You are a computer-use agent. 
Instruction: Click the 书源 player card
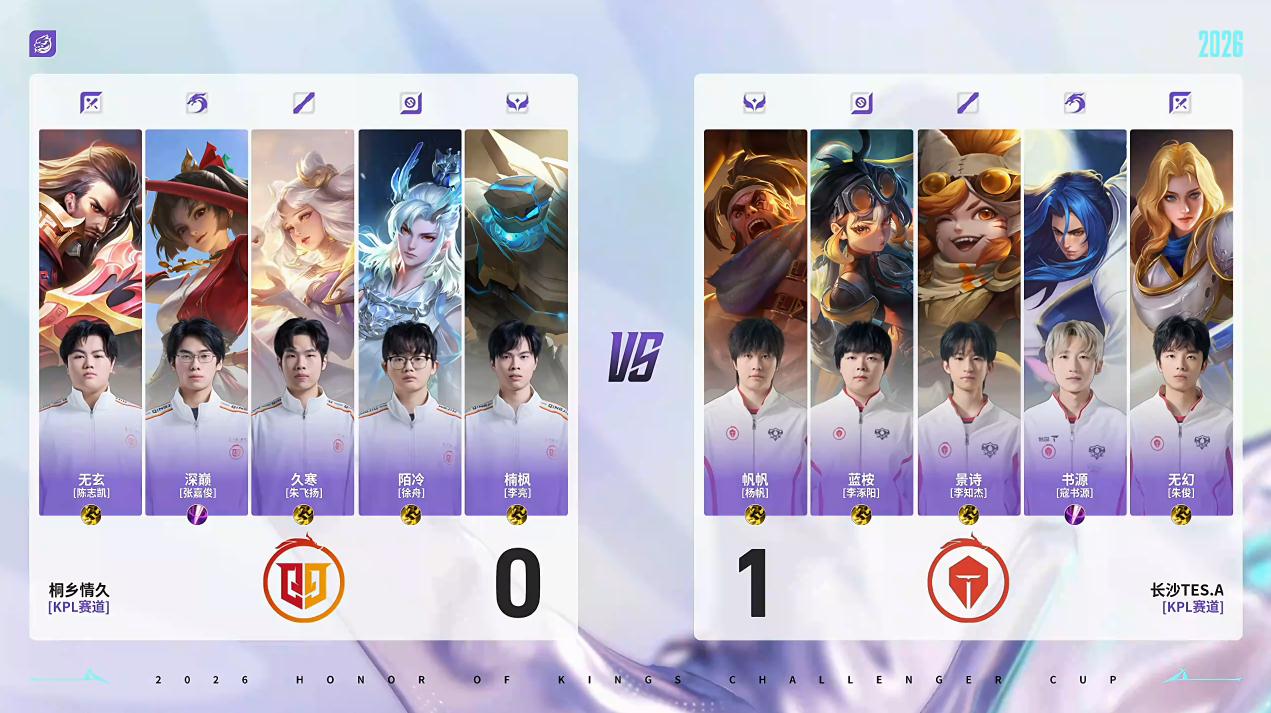tap(1075, 322)
